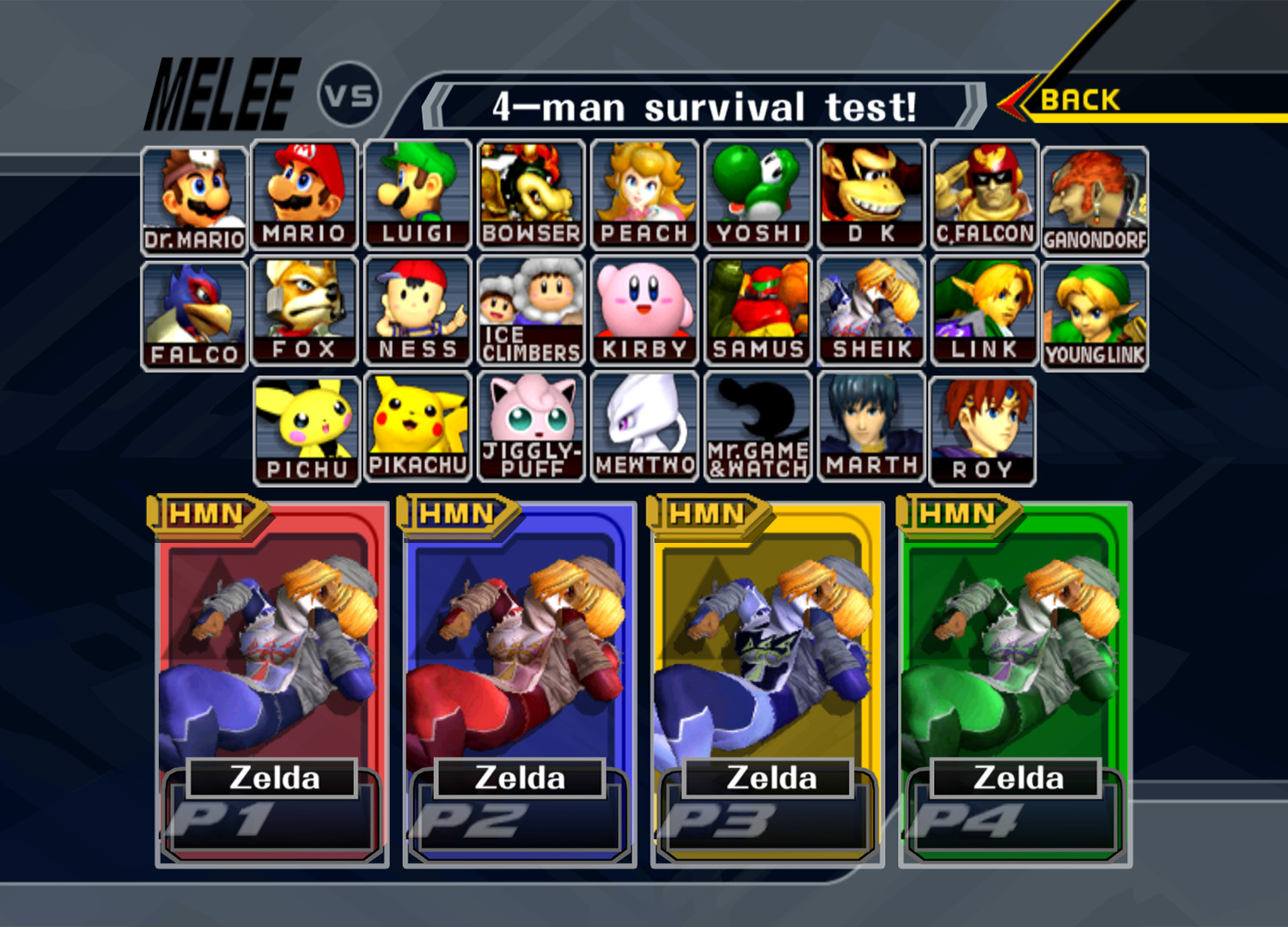This screenshot has height=927, width=1288.
Task: Select Captain Falcon's portrait
Action: click(x=982, y=193)
